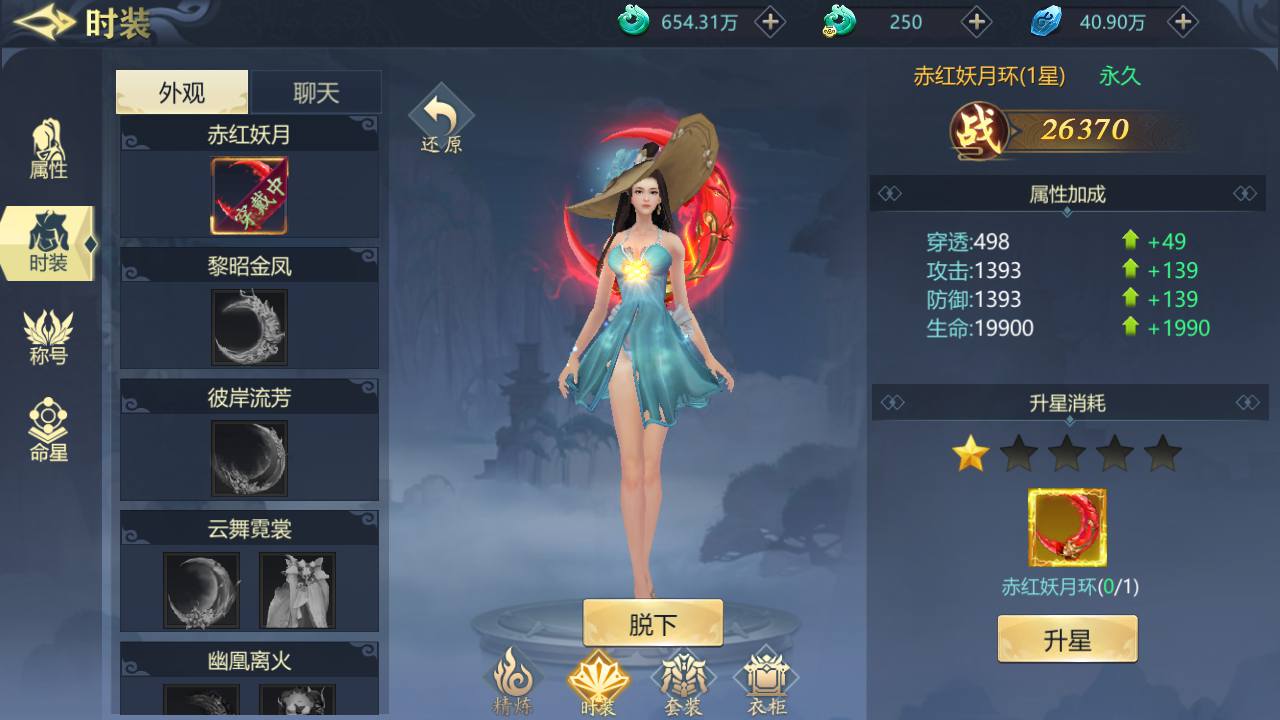Screen dimensions: 1280x720
Task: Select the 黎昭金凤 fashion item
Action: click(248, 327)
